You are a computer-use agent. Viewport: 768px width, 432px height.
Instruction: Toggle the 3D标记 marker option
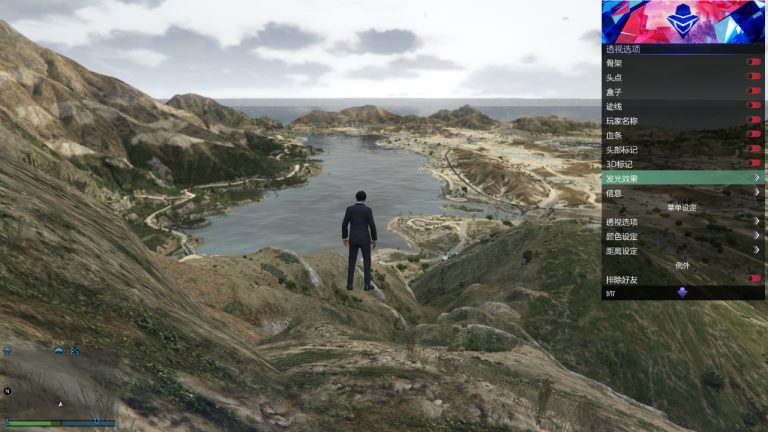[x=753, y=163]
